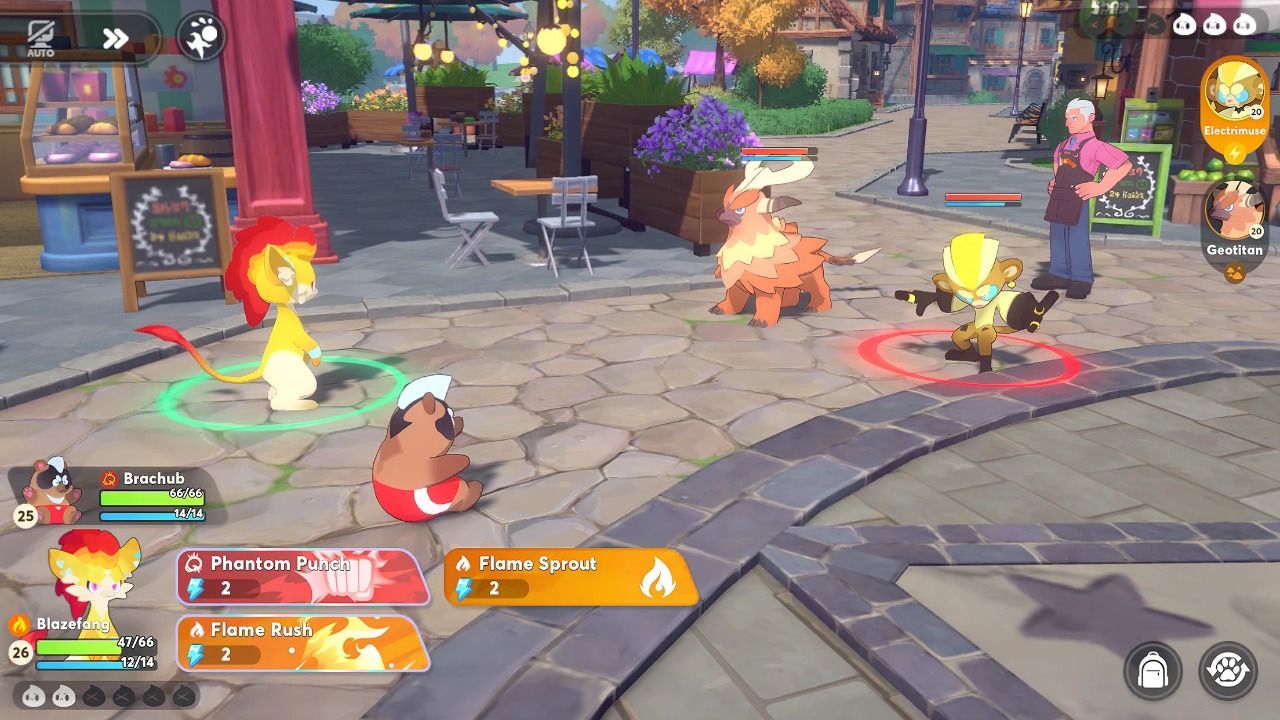Target the enemy Electrimuse portrait

1234,97
